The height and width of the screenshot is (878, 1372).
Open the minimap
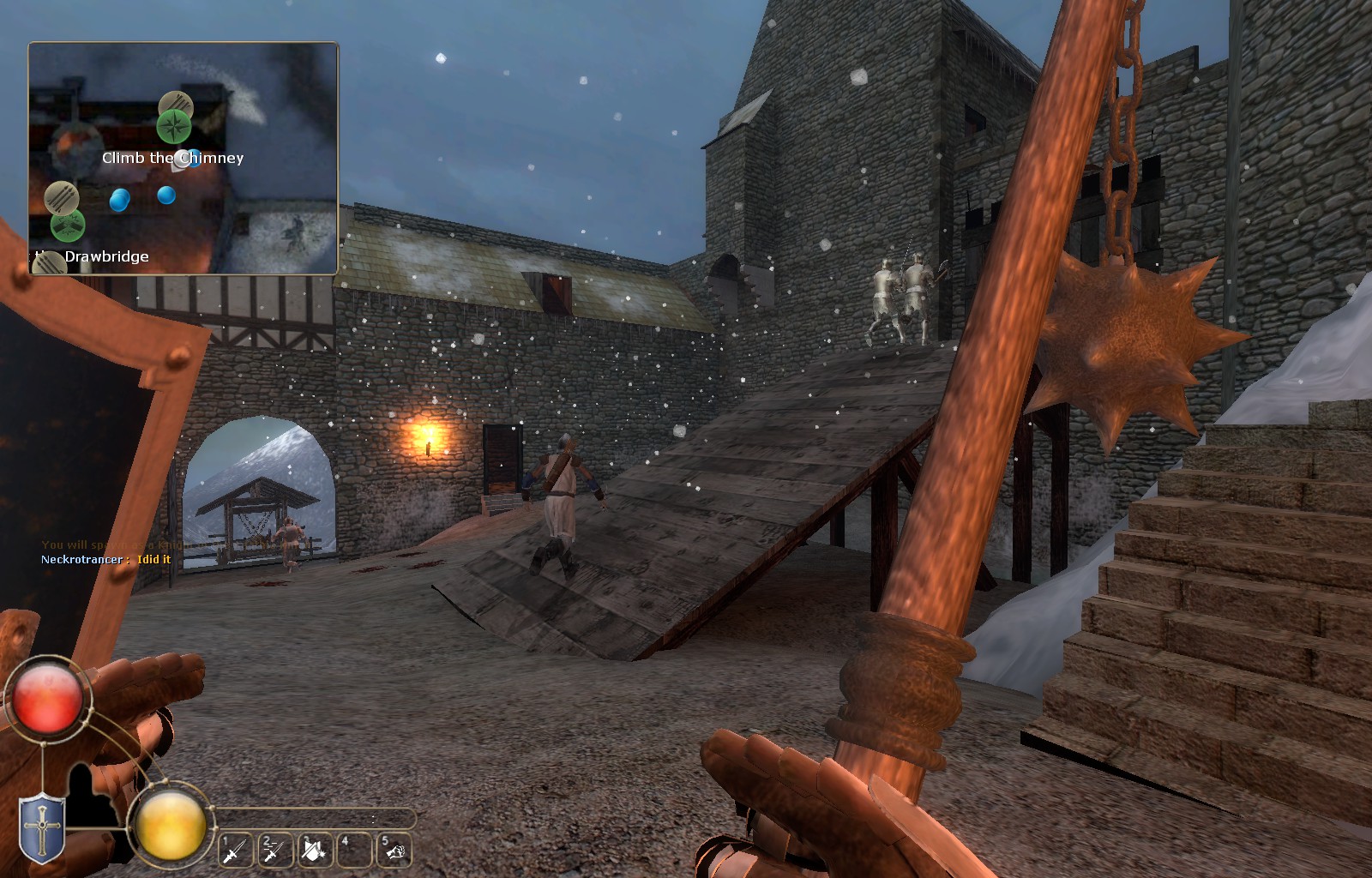184,159
